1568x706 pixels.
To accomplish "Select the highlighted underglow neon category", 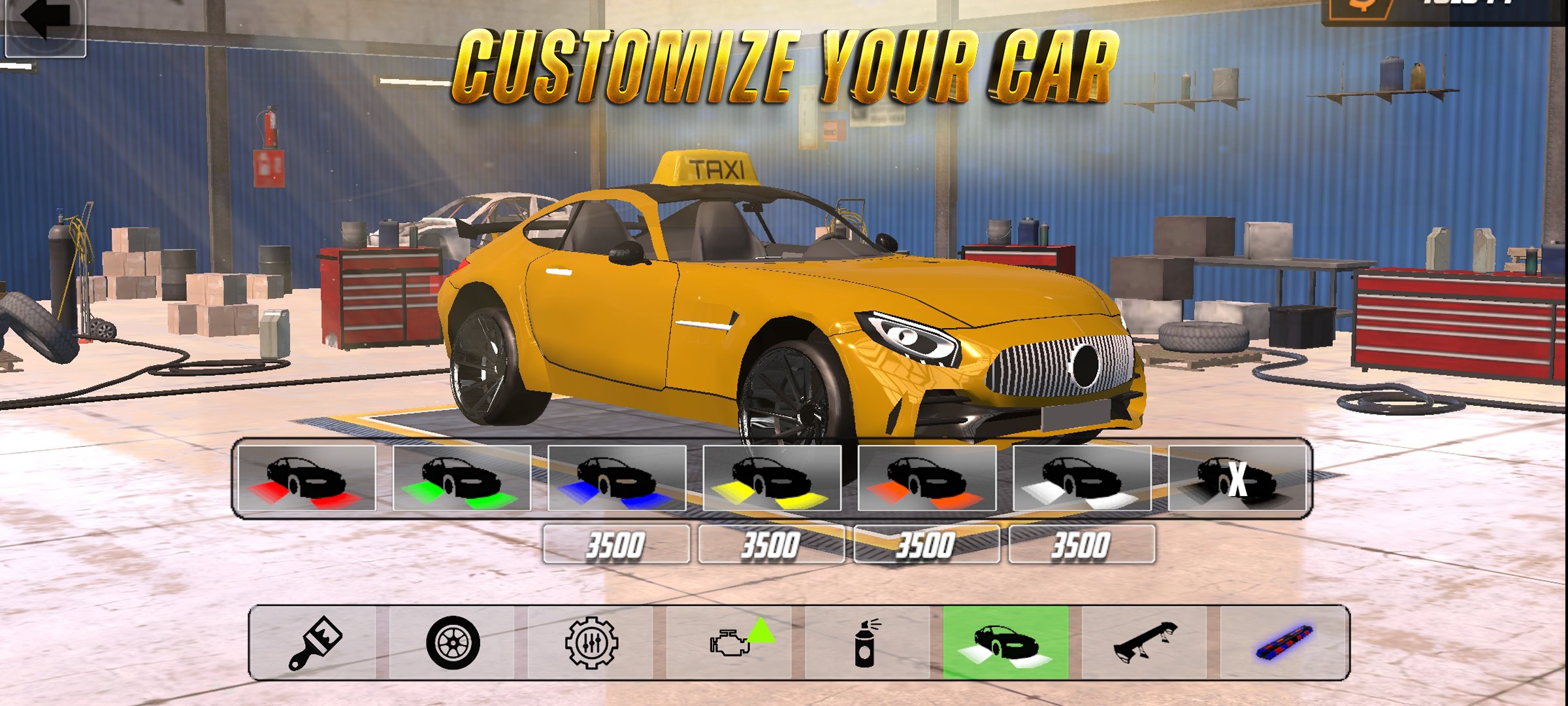I will coord(1005,642).
